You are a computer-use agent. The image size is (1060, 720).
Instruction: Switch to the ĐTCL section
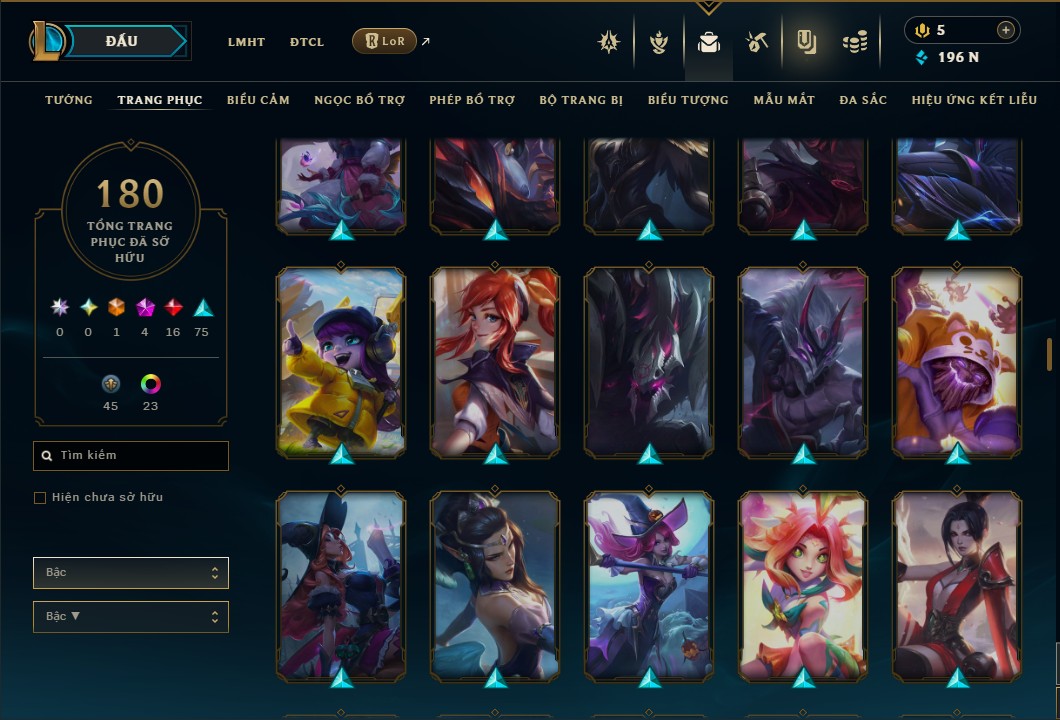coord(307,42)
